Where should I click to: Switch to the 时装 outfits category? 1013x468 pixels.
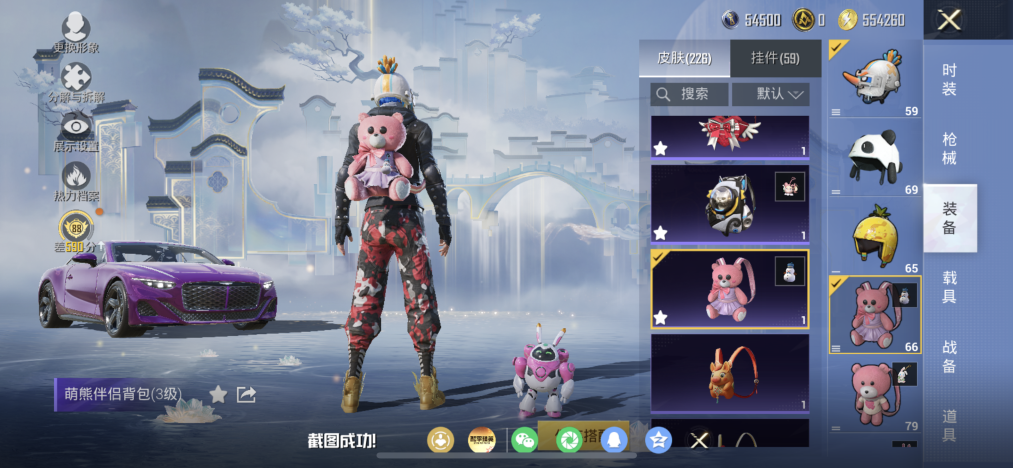(949, 78)
